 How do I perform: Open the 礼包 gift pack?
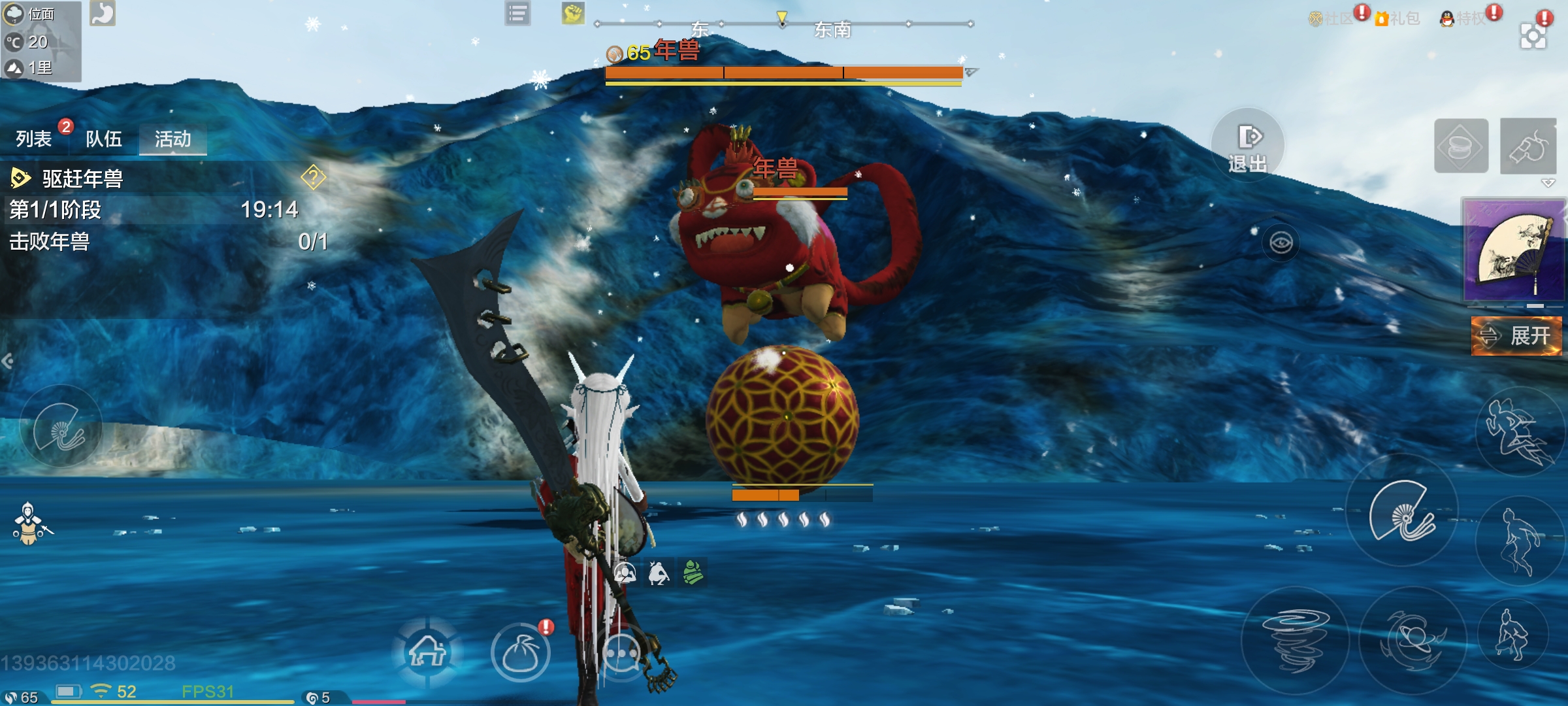pyautogui.click(x=1398, y=18)
